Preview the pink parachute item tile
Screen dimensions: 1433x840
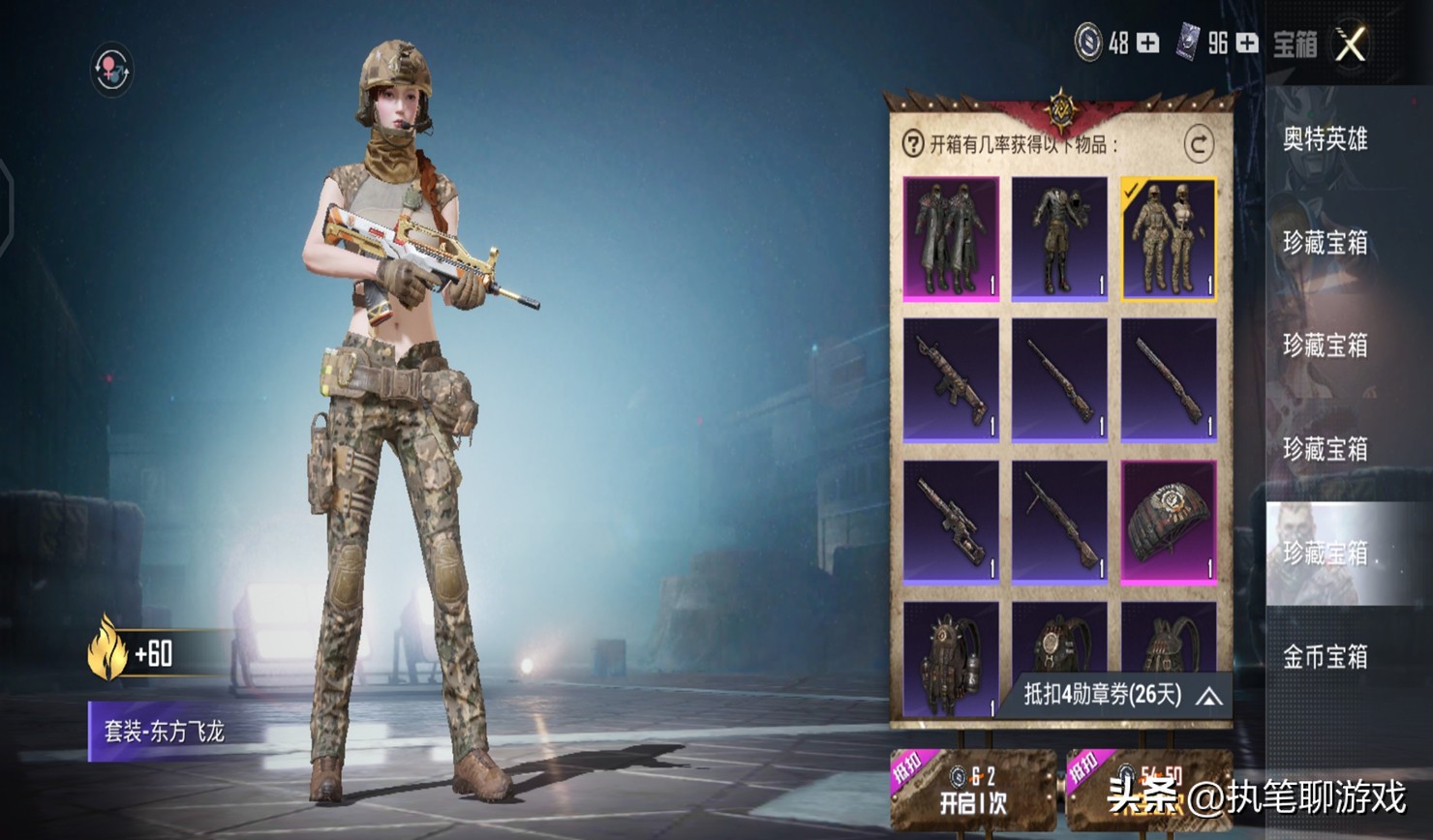1169,523
